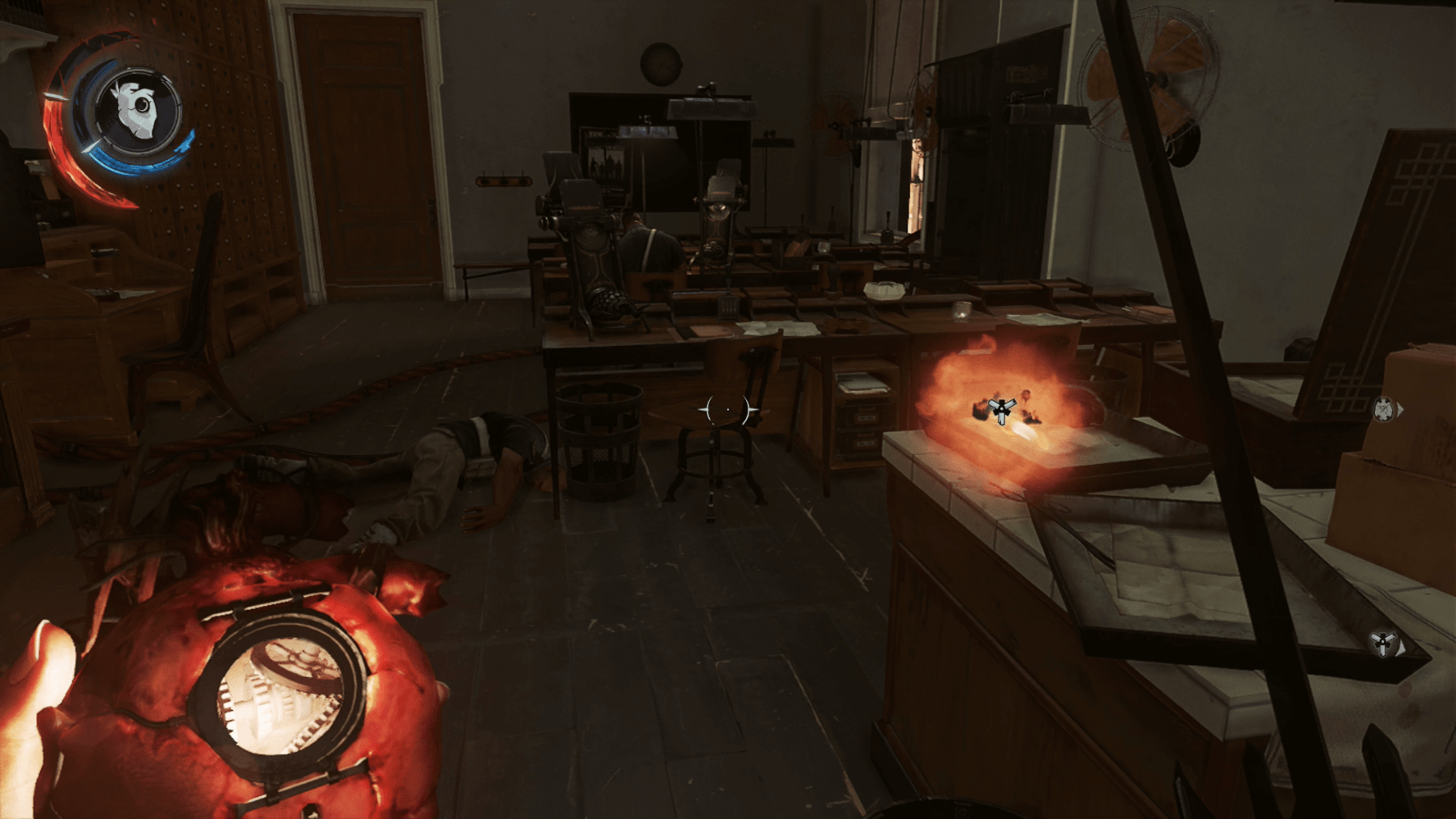
Task: Expand the white arrow beside the right-edge loot icon
Action: 1400,410
